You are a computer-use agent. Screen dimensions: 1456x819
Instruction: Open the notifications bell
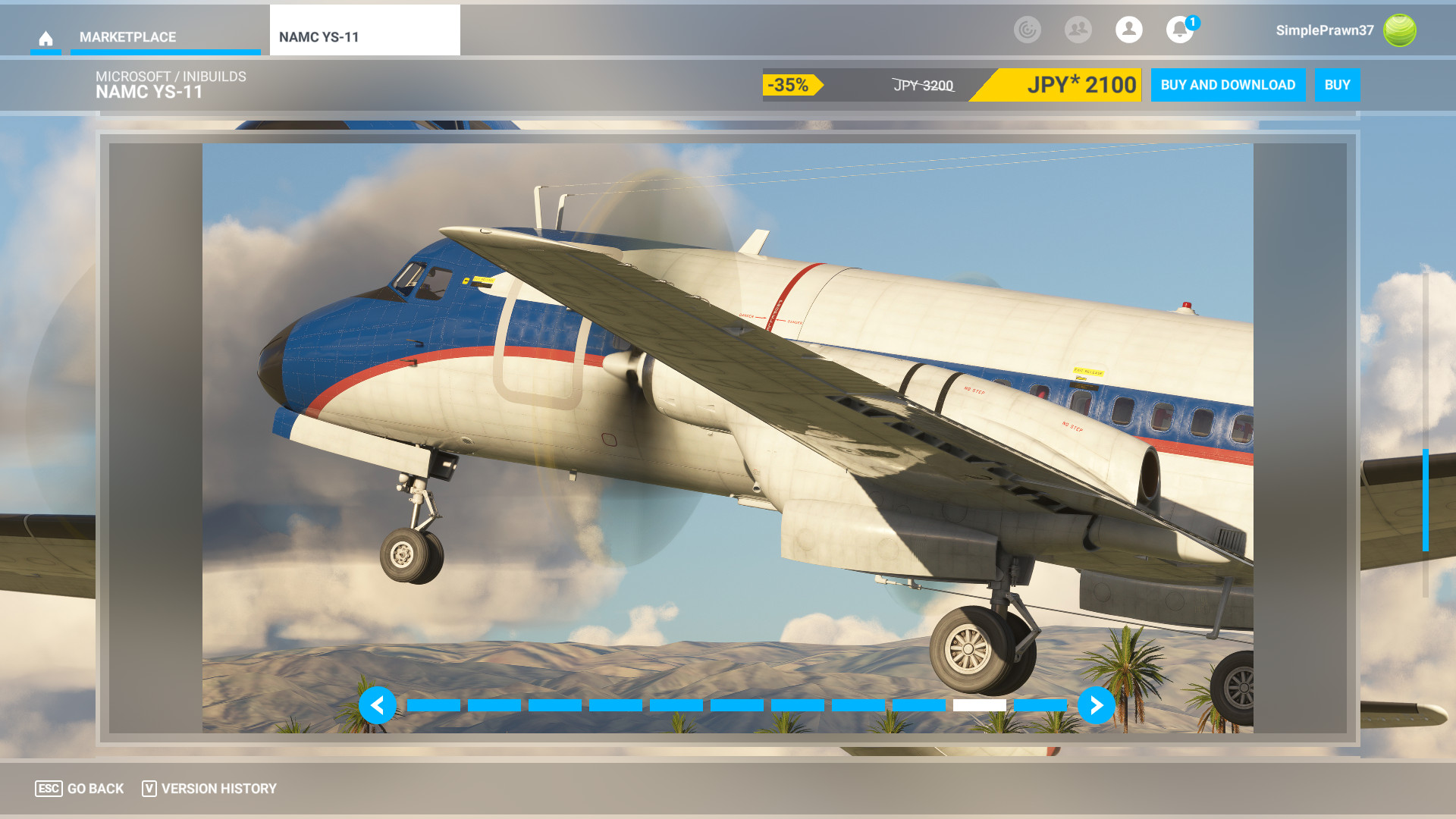click(1179, 30)
